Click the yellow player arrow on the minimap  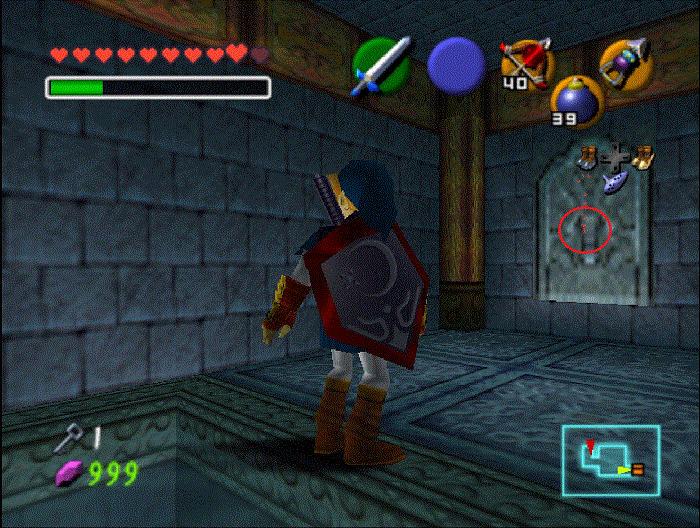pos(624,468)
